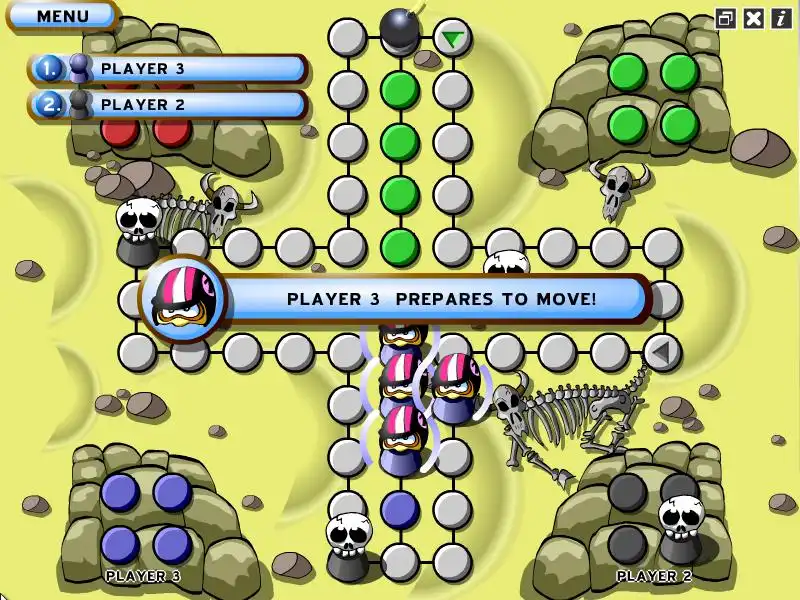This screenshot has width=800, height=600.
Task: Open the info button marked i
Action: [781, 18]
